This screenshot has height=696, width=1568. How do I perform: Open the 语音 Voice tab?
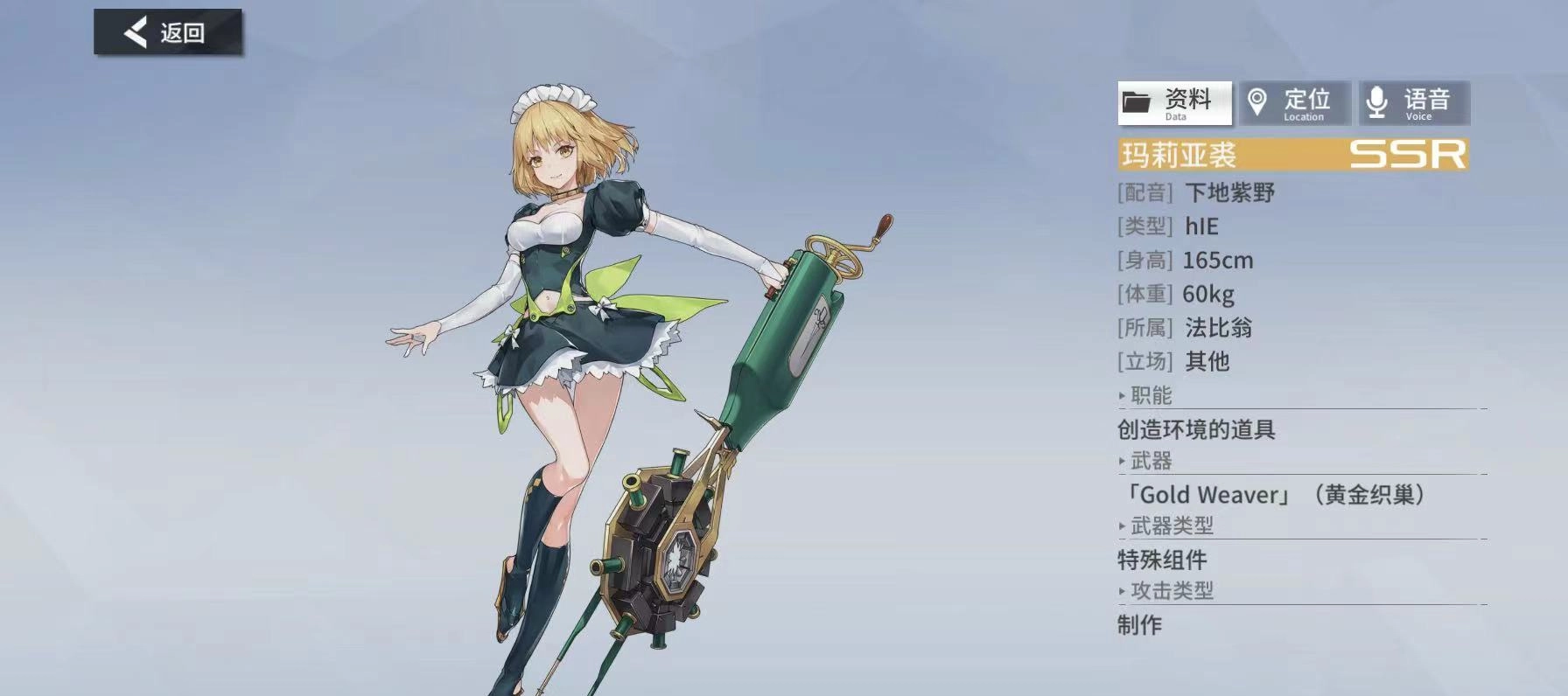point(1414,103)
